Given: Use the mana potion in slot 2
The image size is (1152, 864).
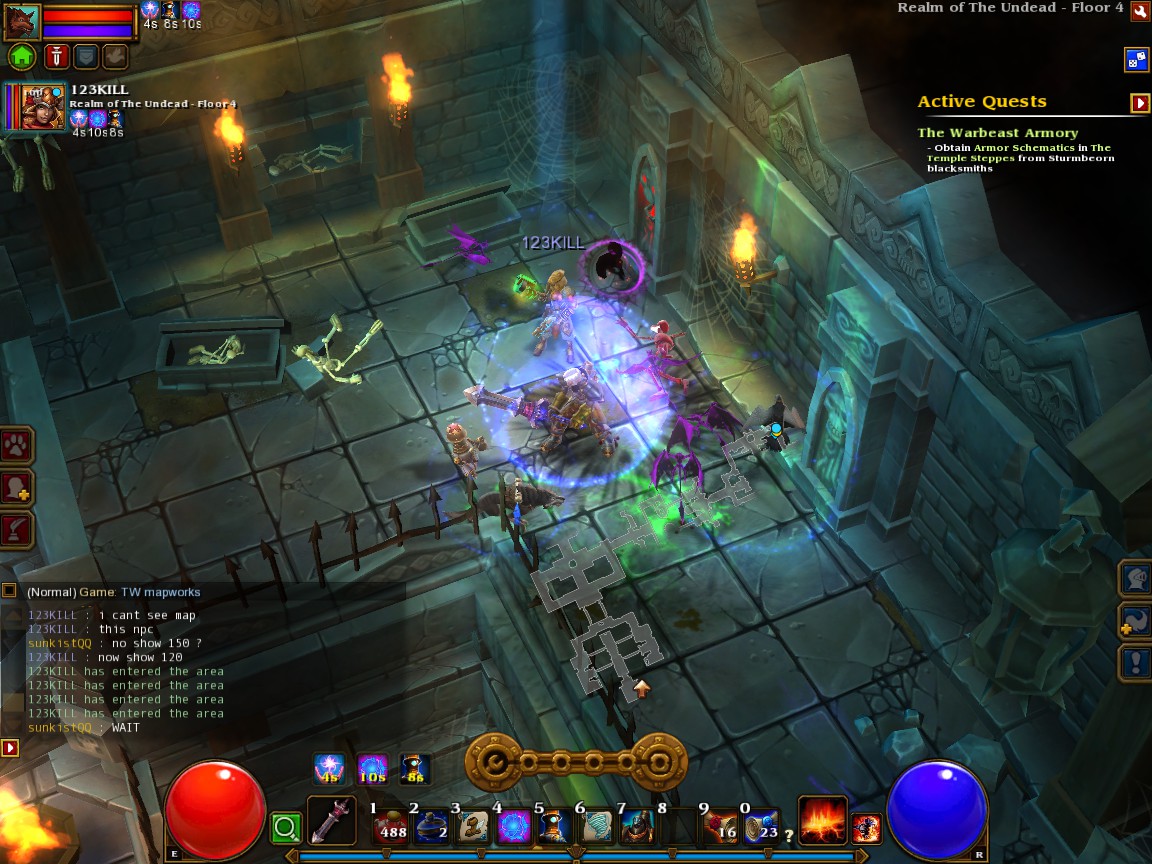Looking at the screenshot, I should pyautogui.click(x=431, y=826).
